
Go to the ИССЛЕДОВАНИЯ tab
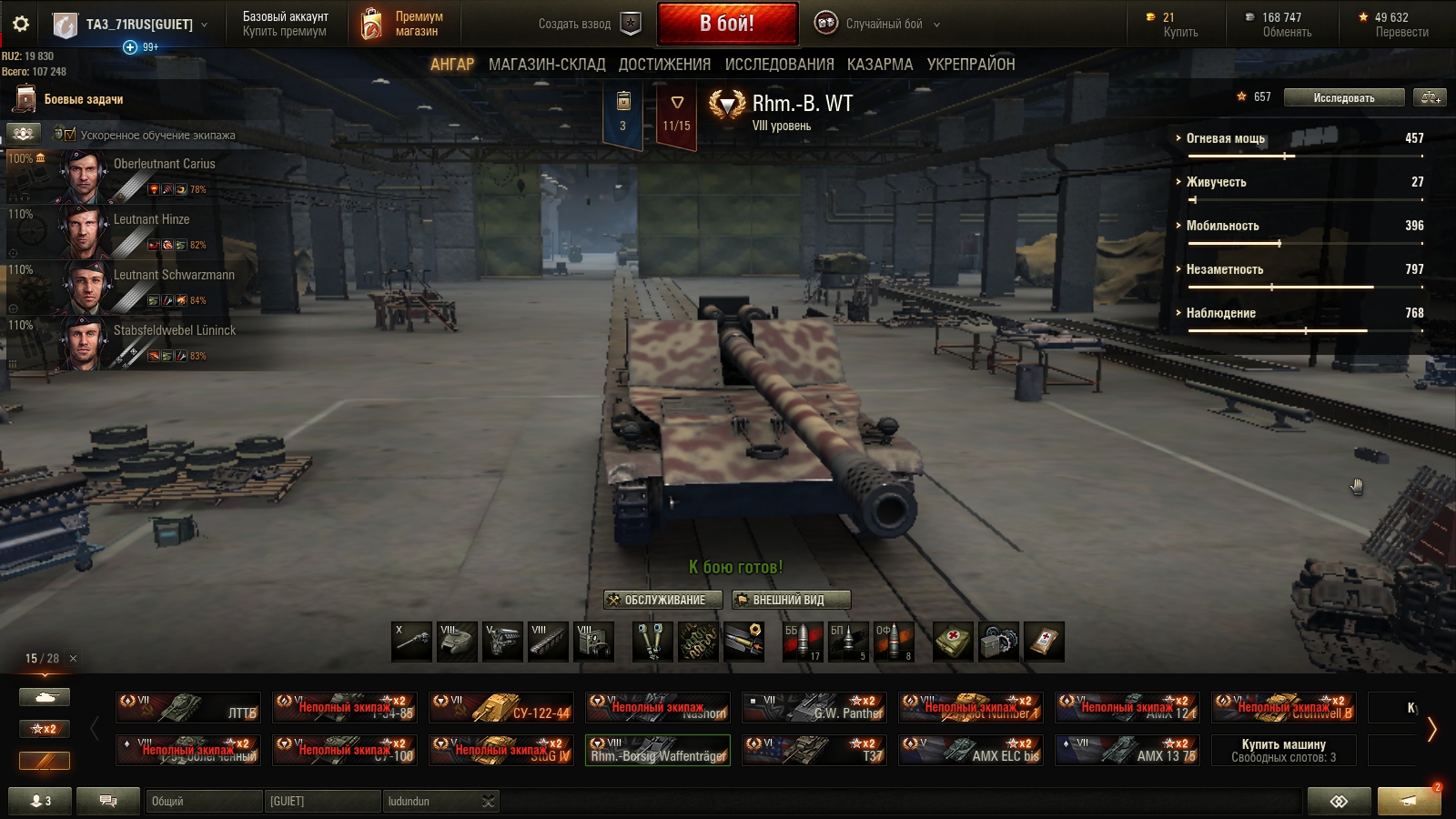tap(779, 65)
